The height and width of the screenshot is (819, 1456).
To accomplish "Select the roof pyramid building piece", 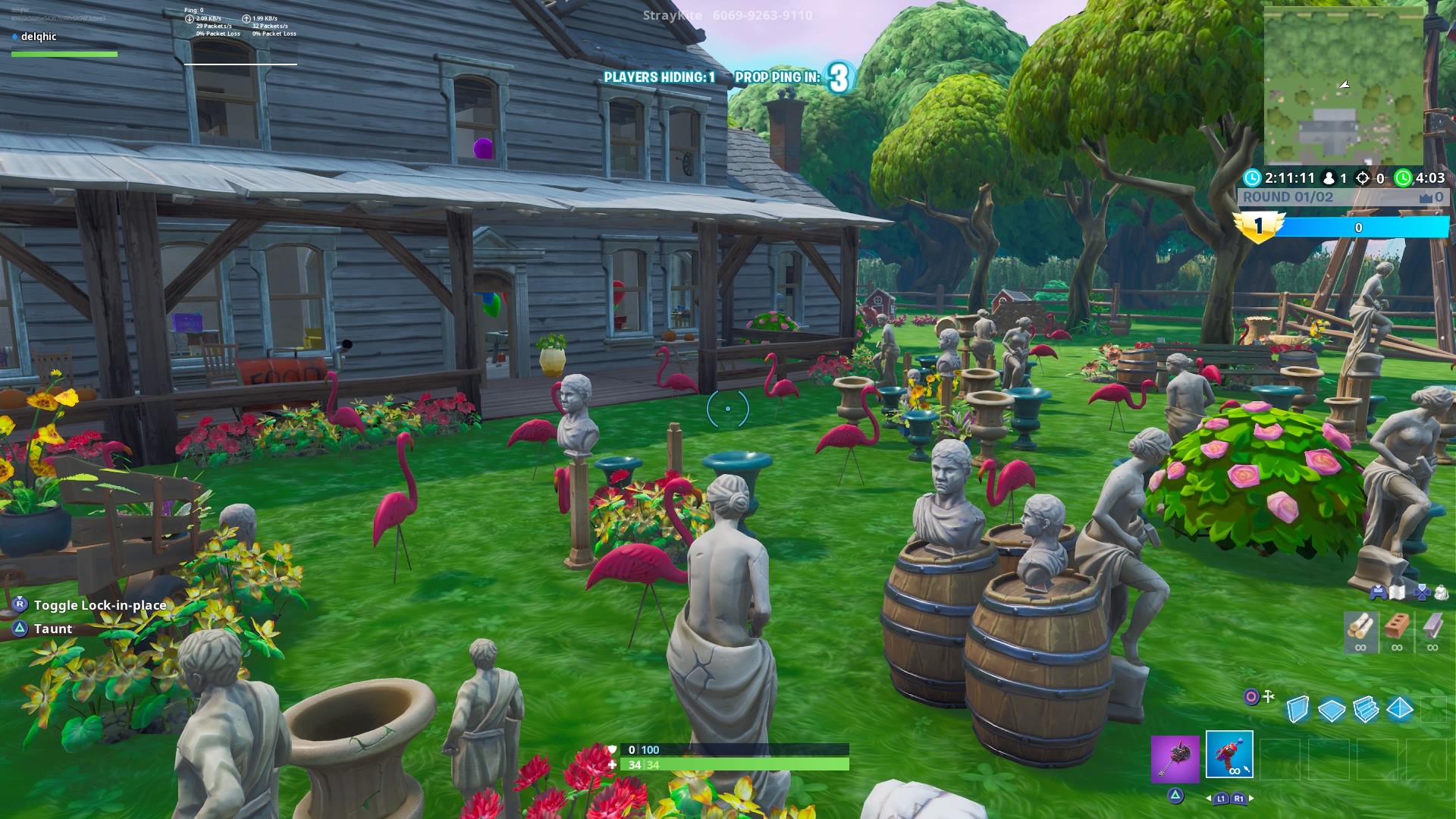I will (x=1399, y=708).
